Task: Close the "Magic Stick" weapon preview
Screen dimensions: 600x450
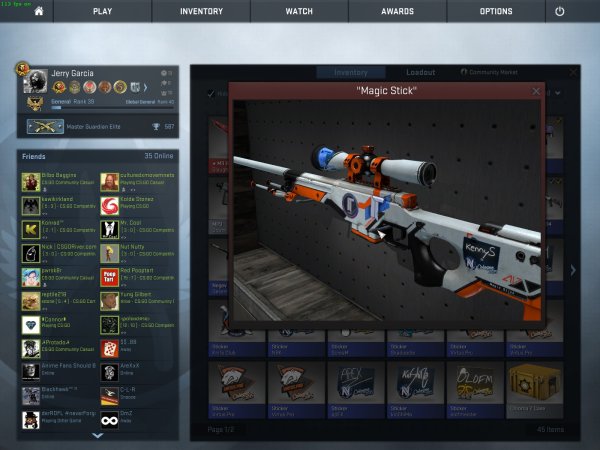Action: (x=535, y=91)
